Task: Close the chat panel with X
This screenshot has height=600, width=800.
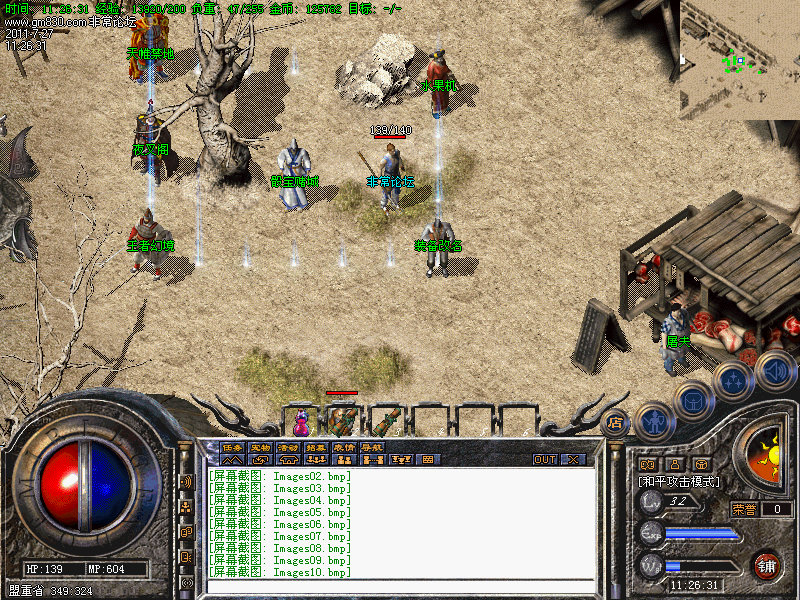Action: [x=573, y=460]
